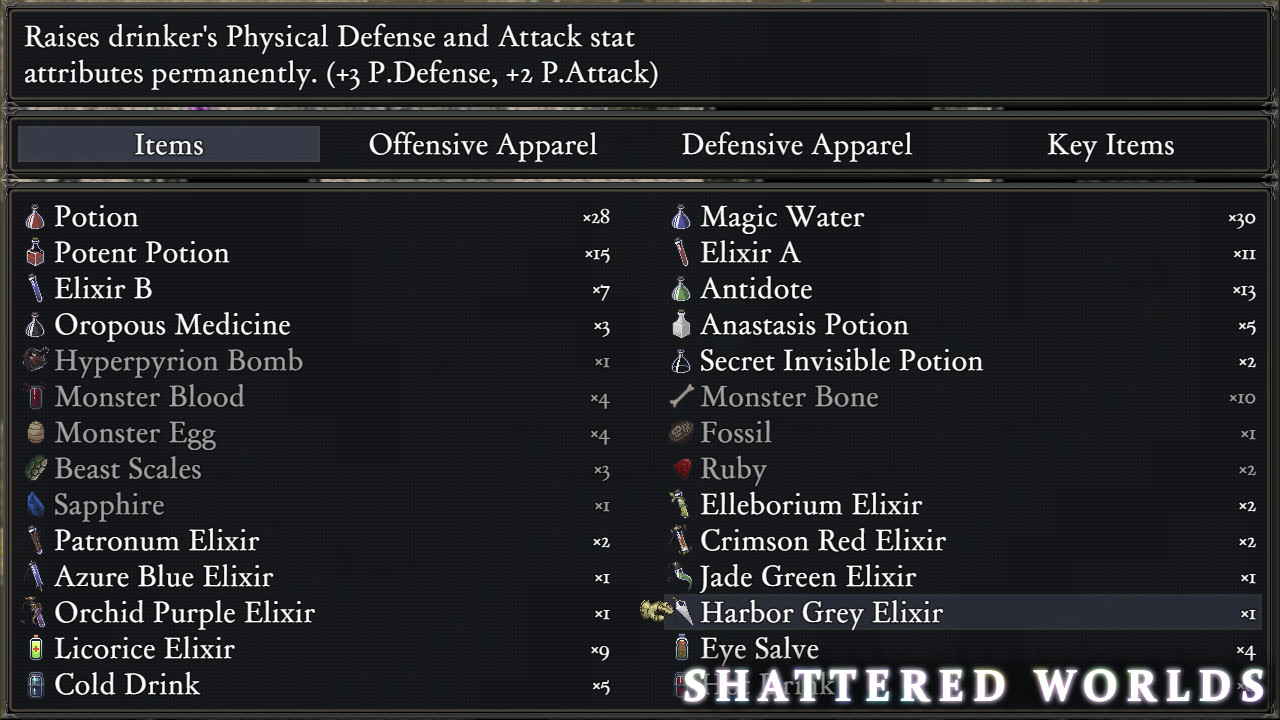Click the Cold Drink icon

[x=36, y=685]
